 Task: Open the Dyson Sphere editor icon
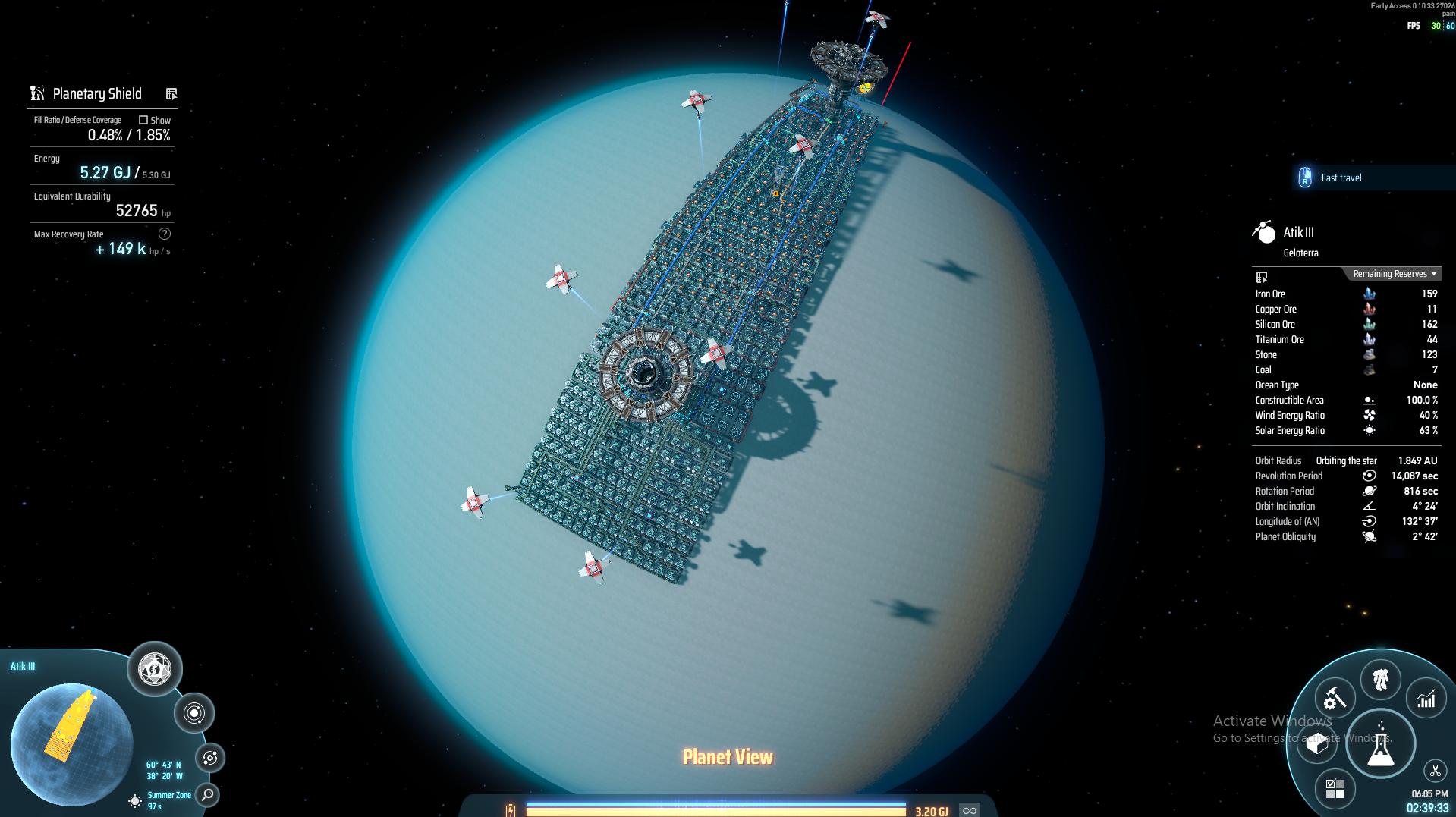154,668
